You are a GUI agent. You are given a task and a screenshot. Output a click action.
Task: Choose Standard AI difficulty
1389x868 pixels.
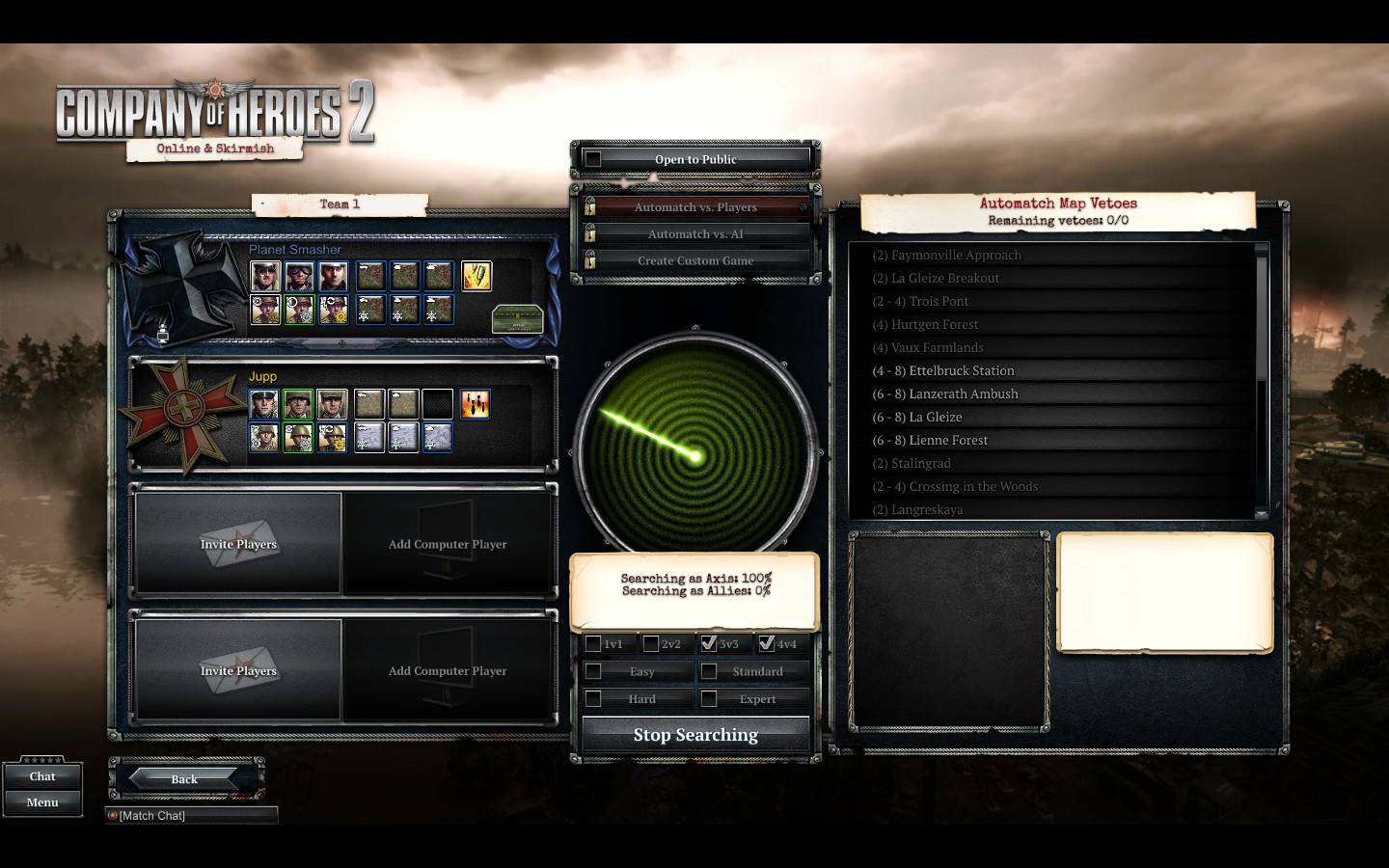[x=709, y=671]
